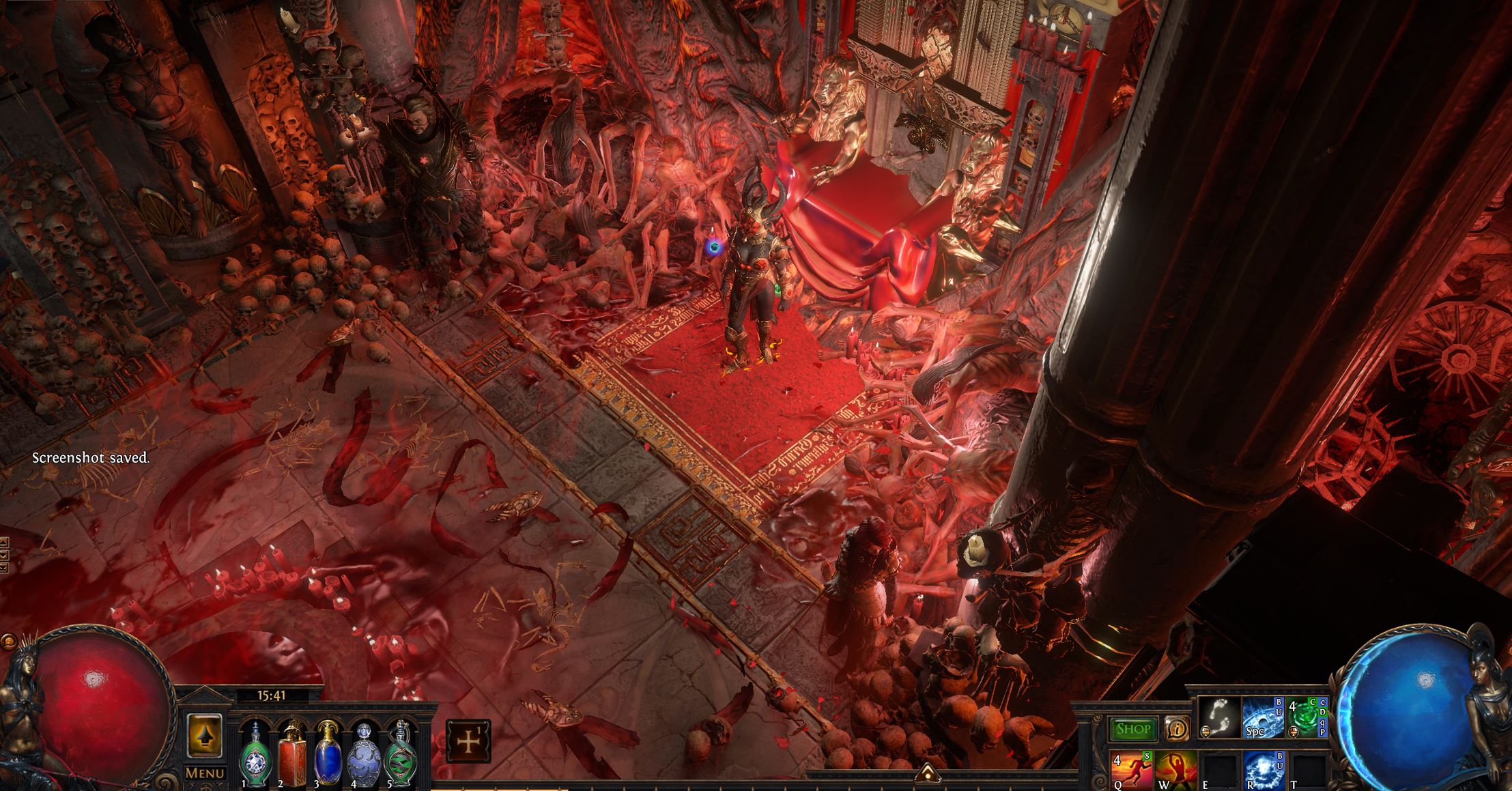Activate the running figure skill on Q
Image resolution: width=1512 pixels, height=791 pixels.
coord(1132,770)
